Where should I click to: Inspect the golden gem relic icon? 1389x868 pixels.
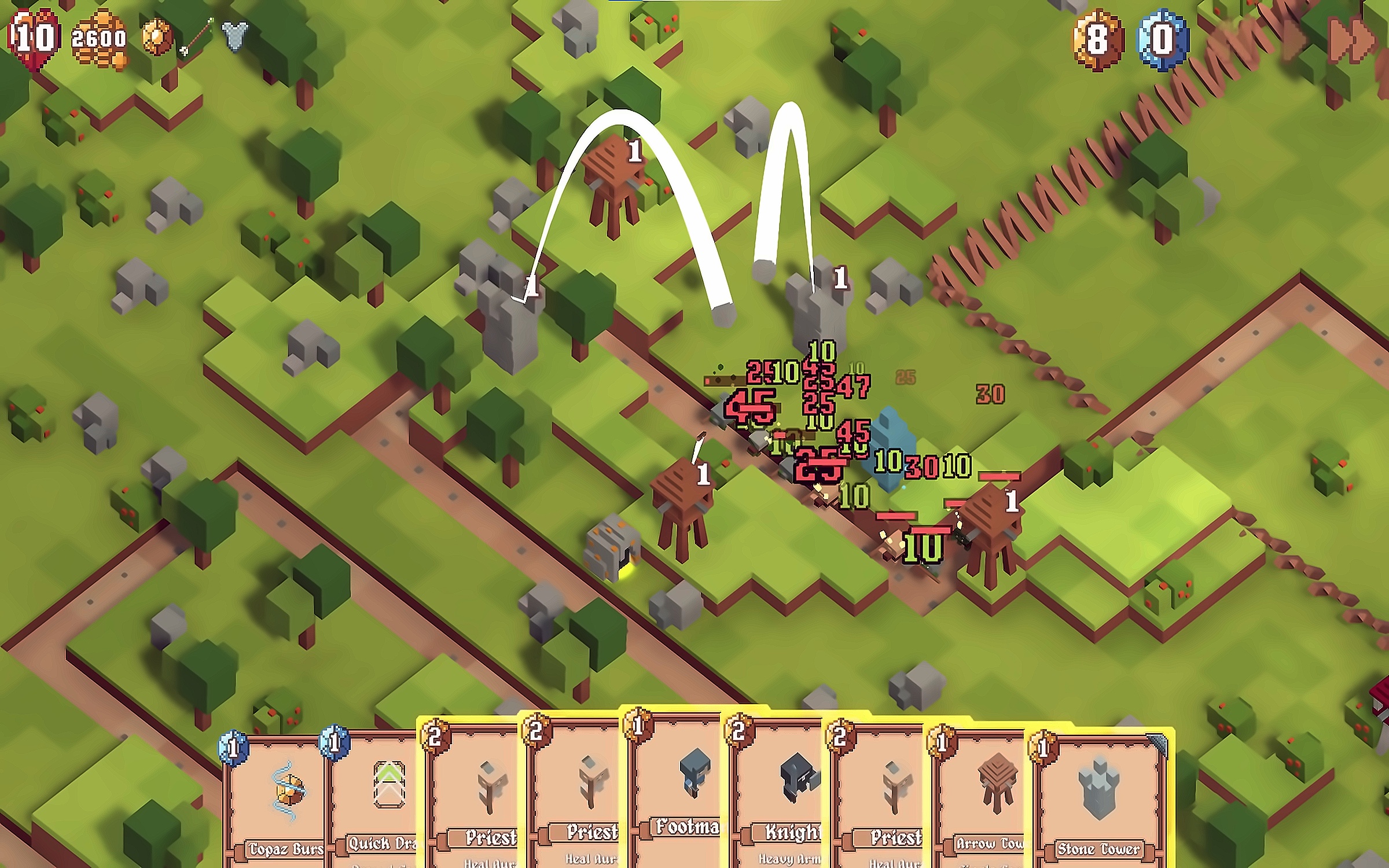tap(157, 37)
